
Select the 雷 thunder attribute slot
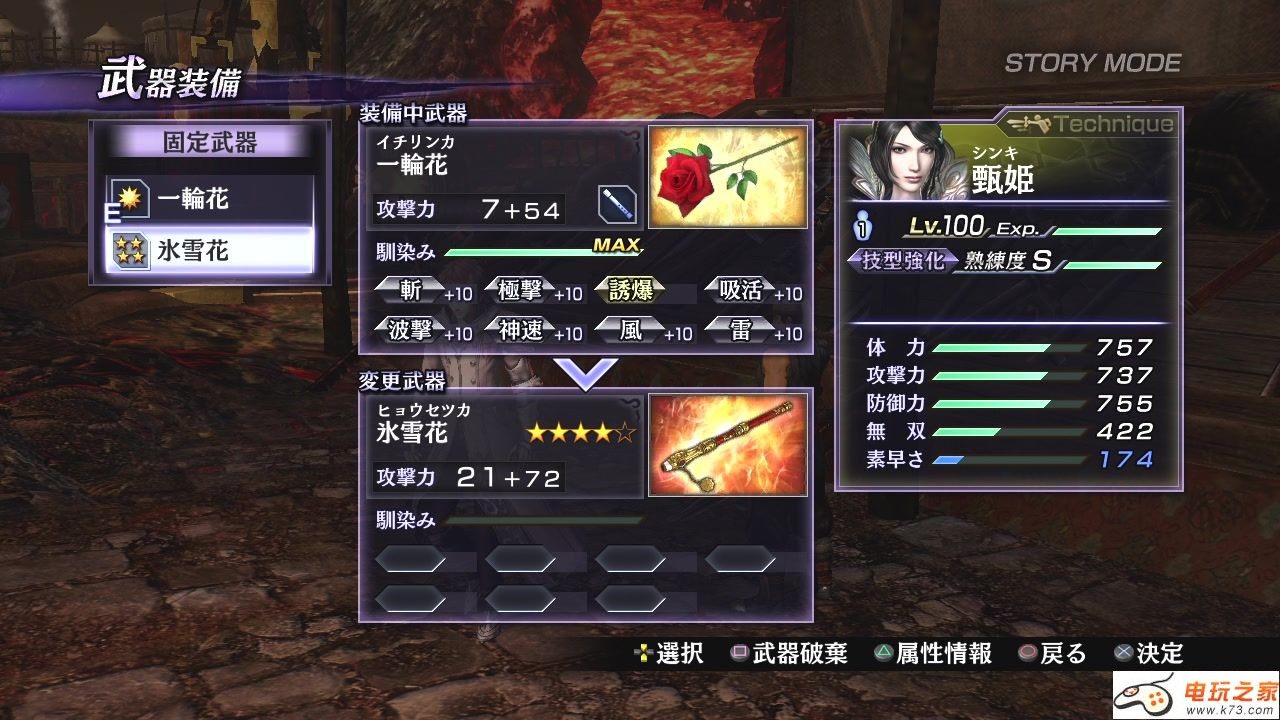742,330
